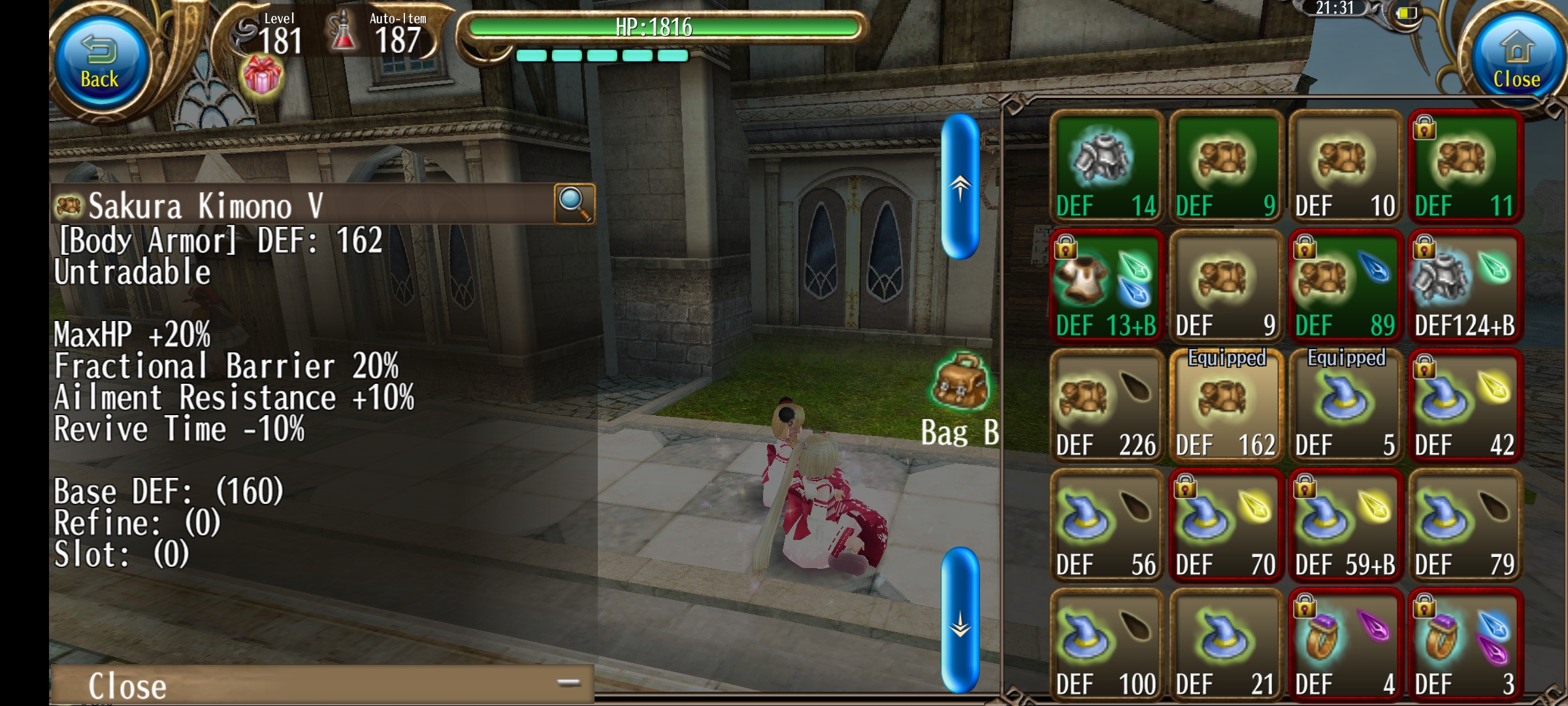Screen dimensions: 1568x706
Task: Close the menu with the home button
Action: [x=1516, y=63]
